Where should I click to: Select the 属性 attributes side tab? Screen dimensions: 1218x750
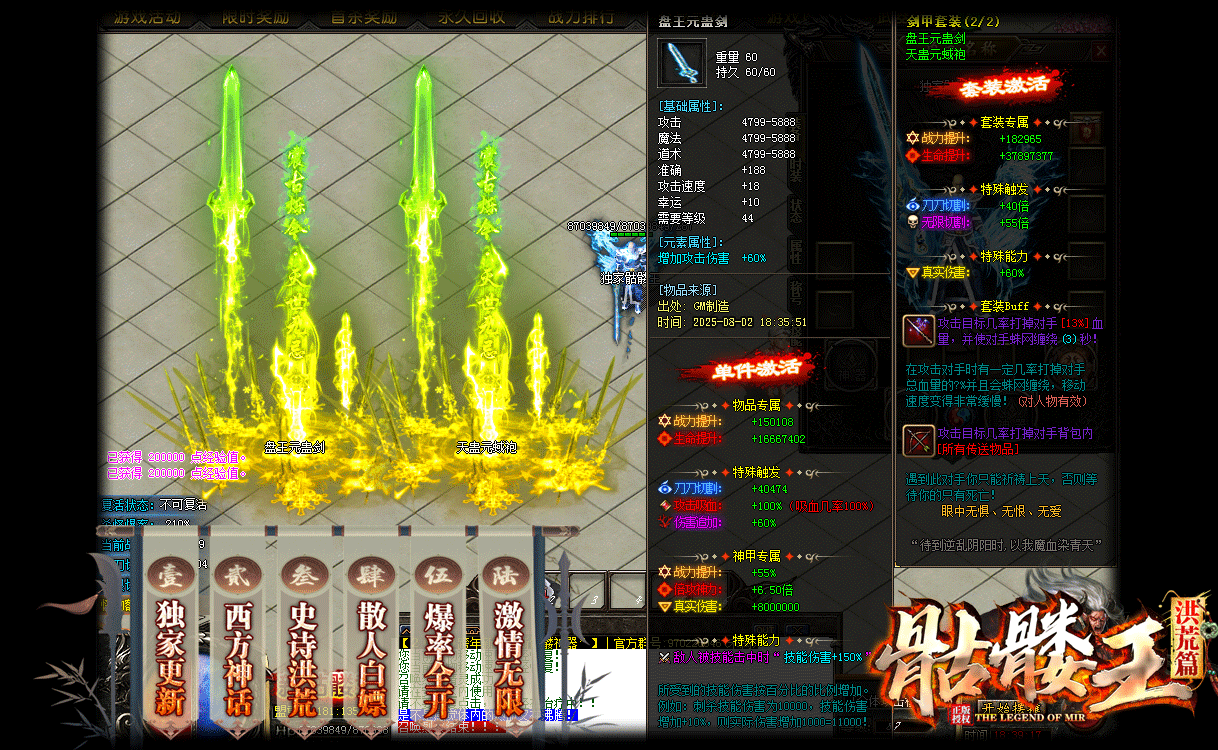(797, 250)
